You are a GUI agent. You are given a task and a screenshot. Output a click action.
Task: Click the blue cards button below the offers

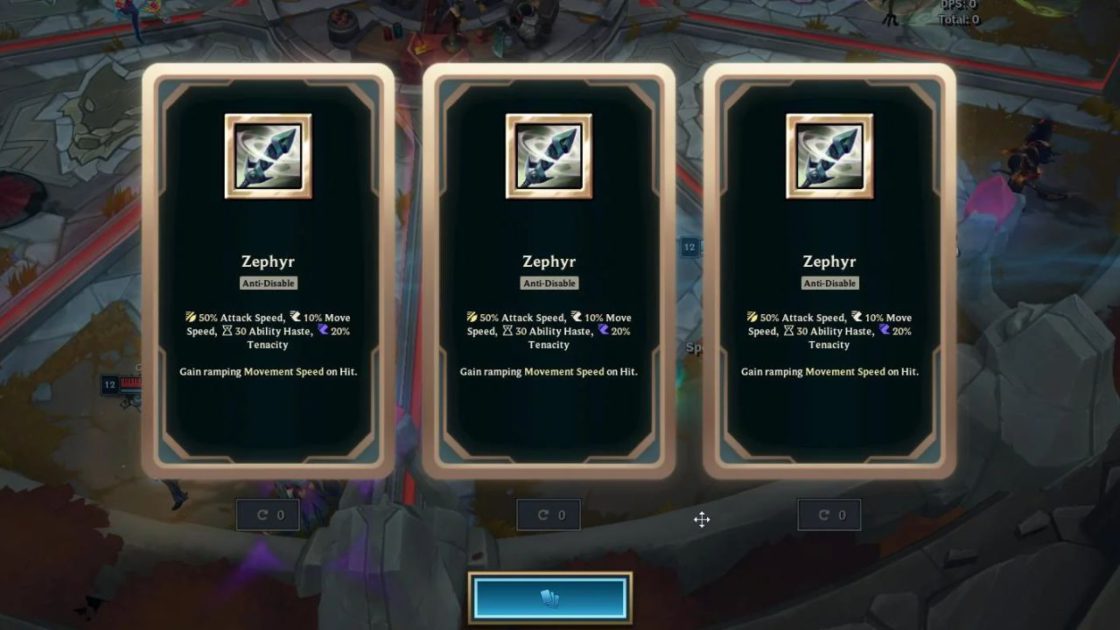coord(550,597)
